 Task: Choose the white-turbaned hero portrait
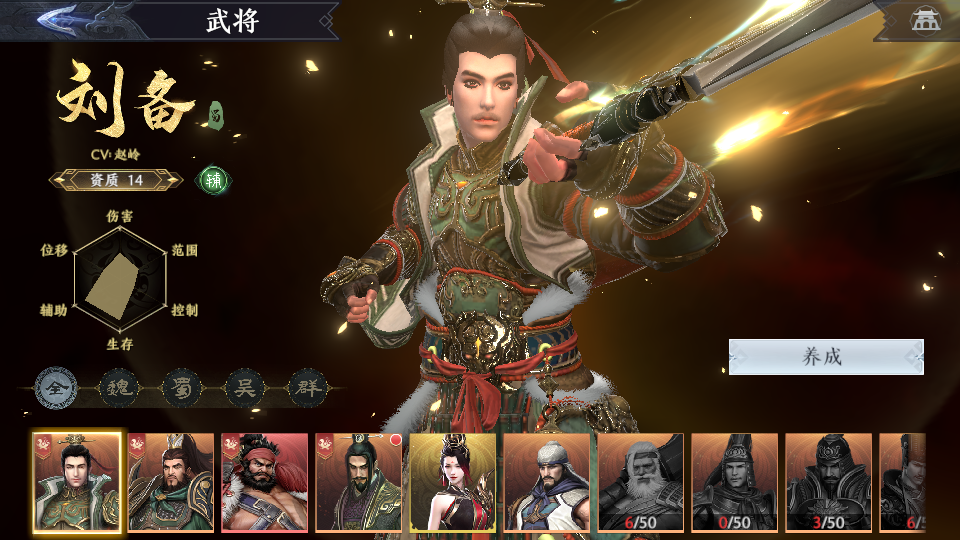547,482
